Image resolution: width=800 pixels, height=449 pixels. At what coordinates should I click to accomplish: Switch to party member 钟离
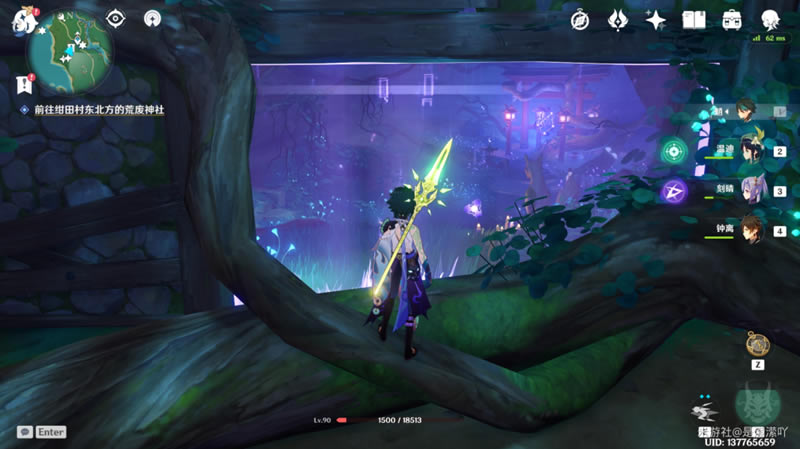point(748,229)
